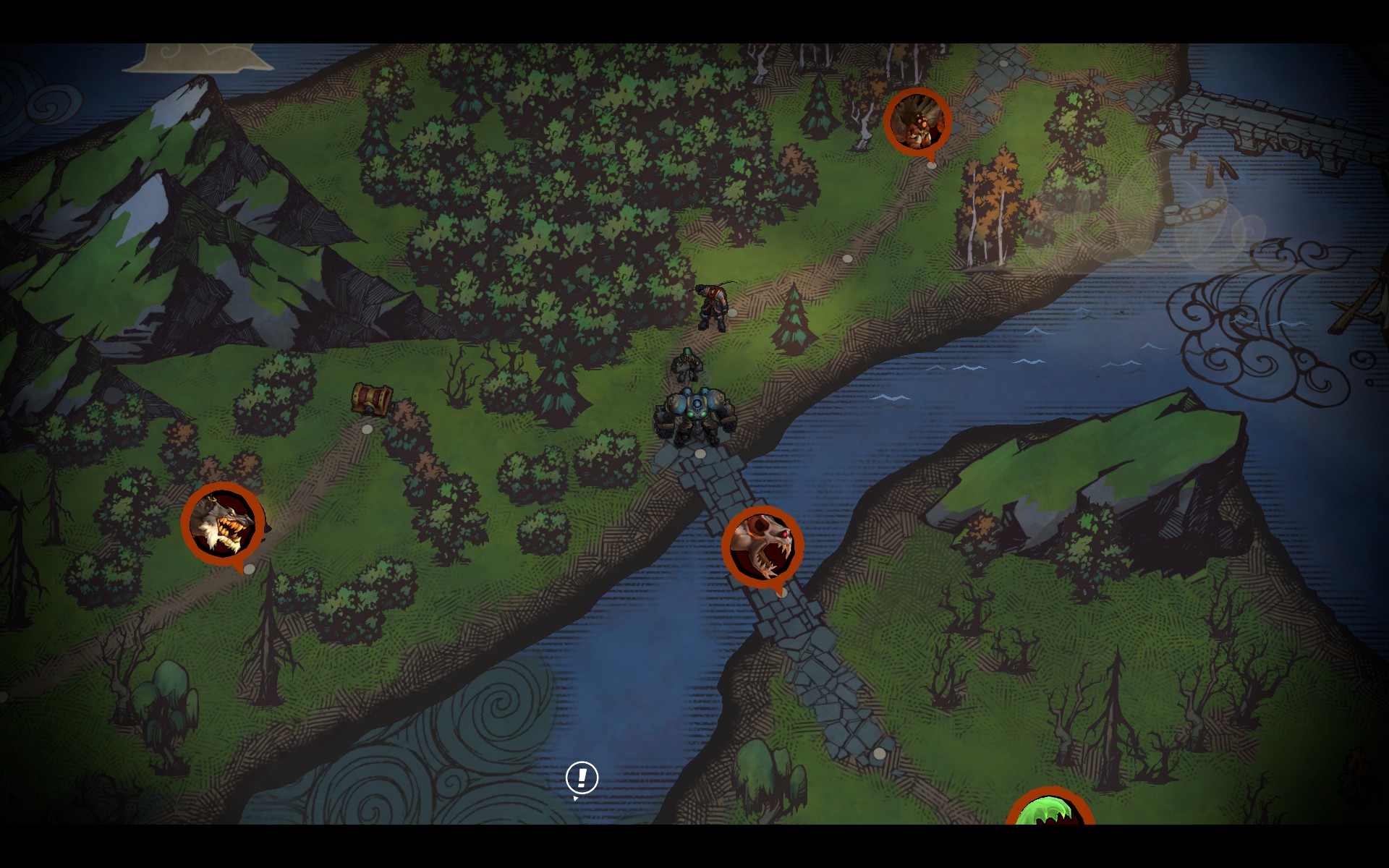Open the white exclamation mark notification
The height and width of the screenshot is (868, 1389).
click(582, 778)
